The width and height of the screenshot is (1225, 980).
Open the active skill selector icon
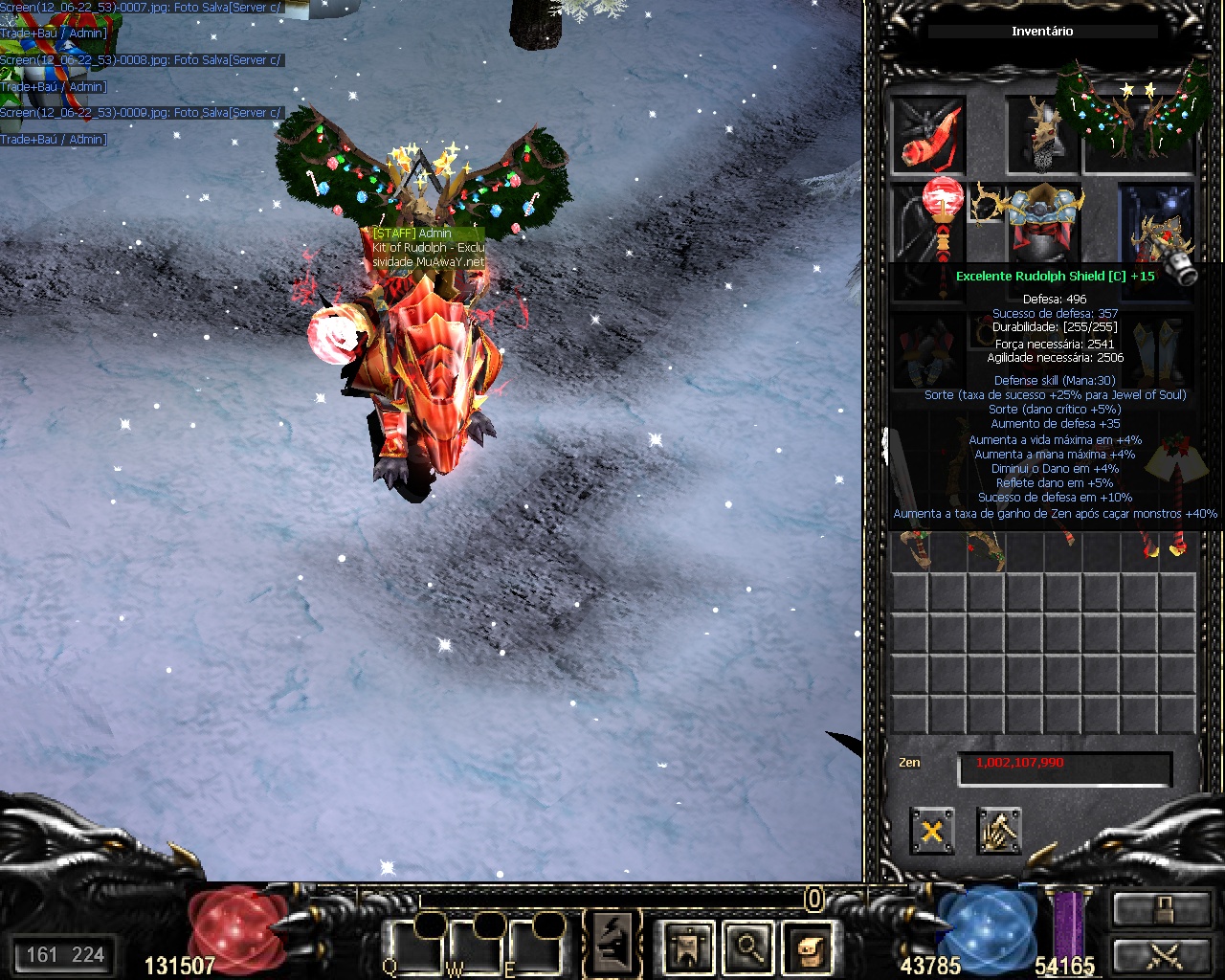point(612,944)
